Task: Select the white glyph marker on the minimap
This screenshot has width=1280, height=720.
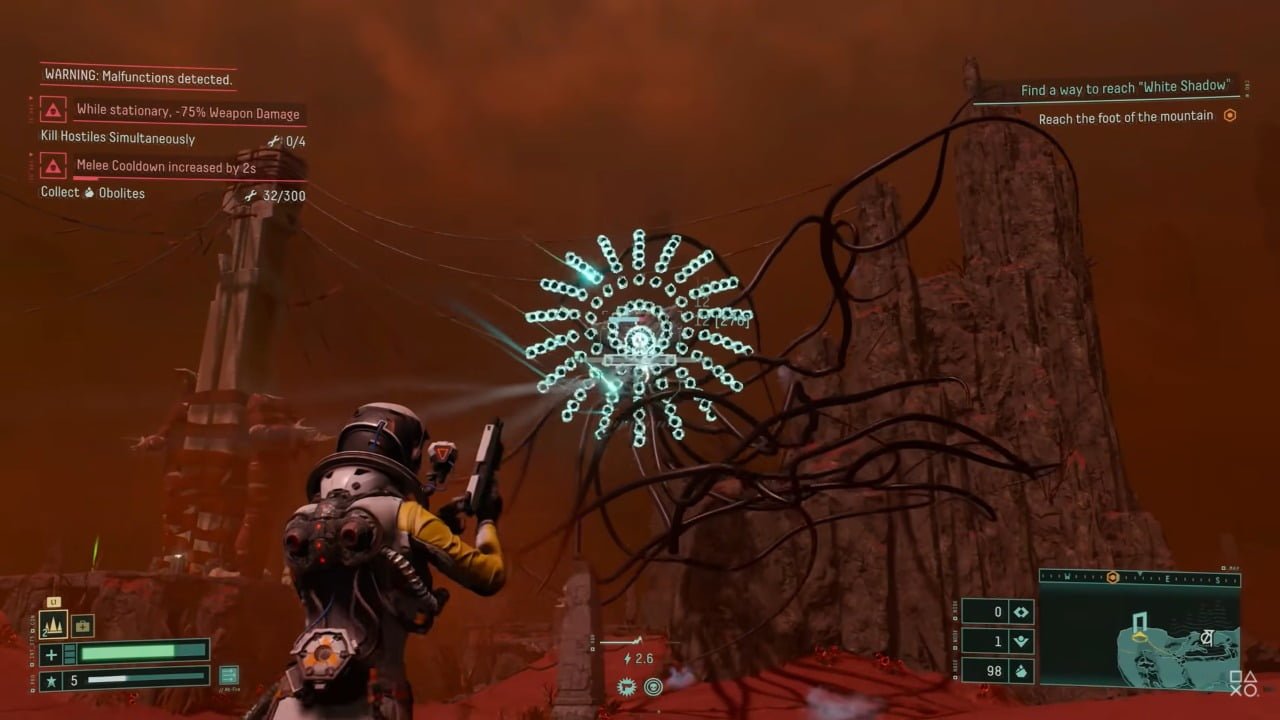Action: [x=1207, y=636]
